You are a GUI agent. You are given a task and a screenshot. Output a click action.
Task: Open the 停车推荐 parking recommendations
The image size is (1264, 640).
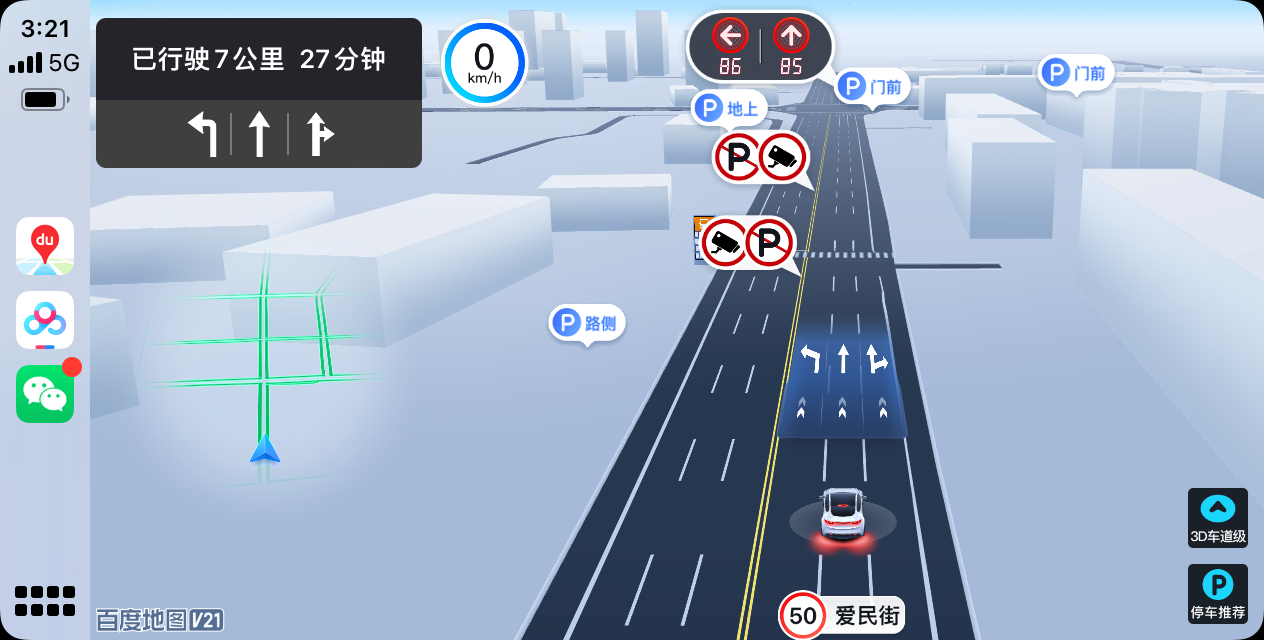(1217, 594)
